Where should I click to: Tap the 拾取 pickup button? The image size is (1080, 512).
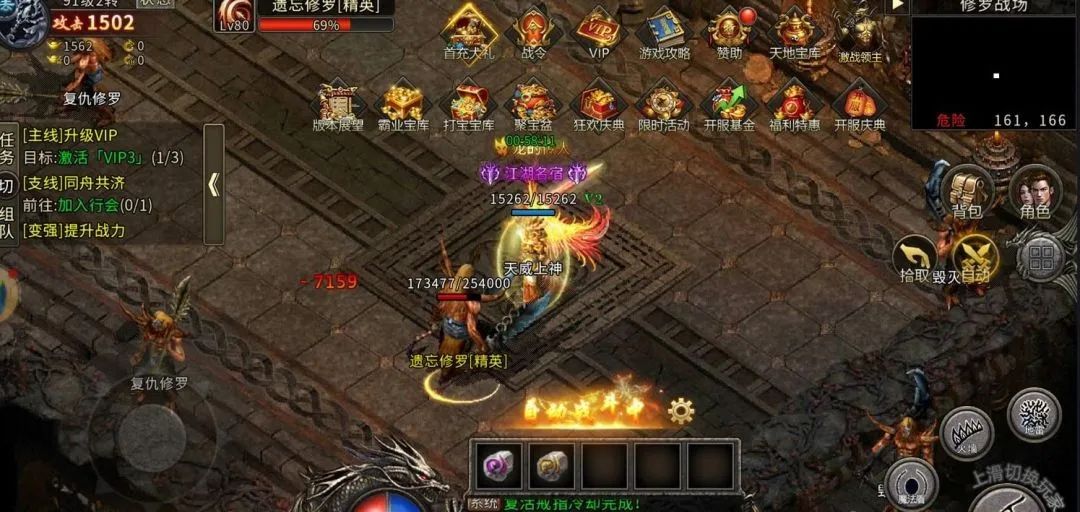(x=915, y=256)
